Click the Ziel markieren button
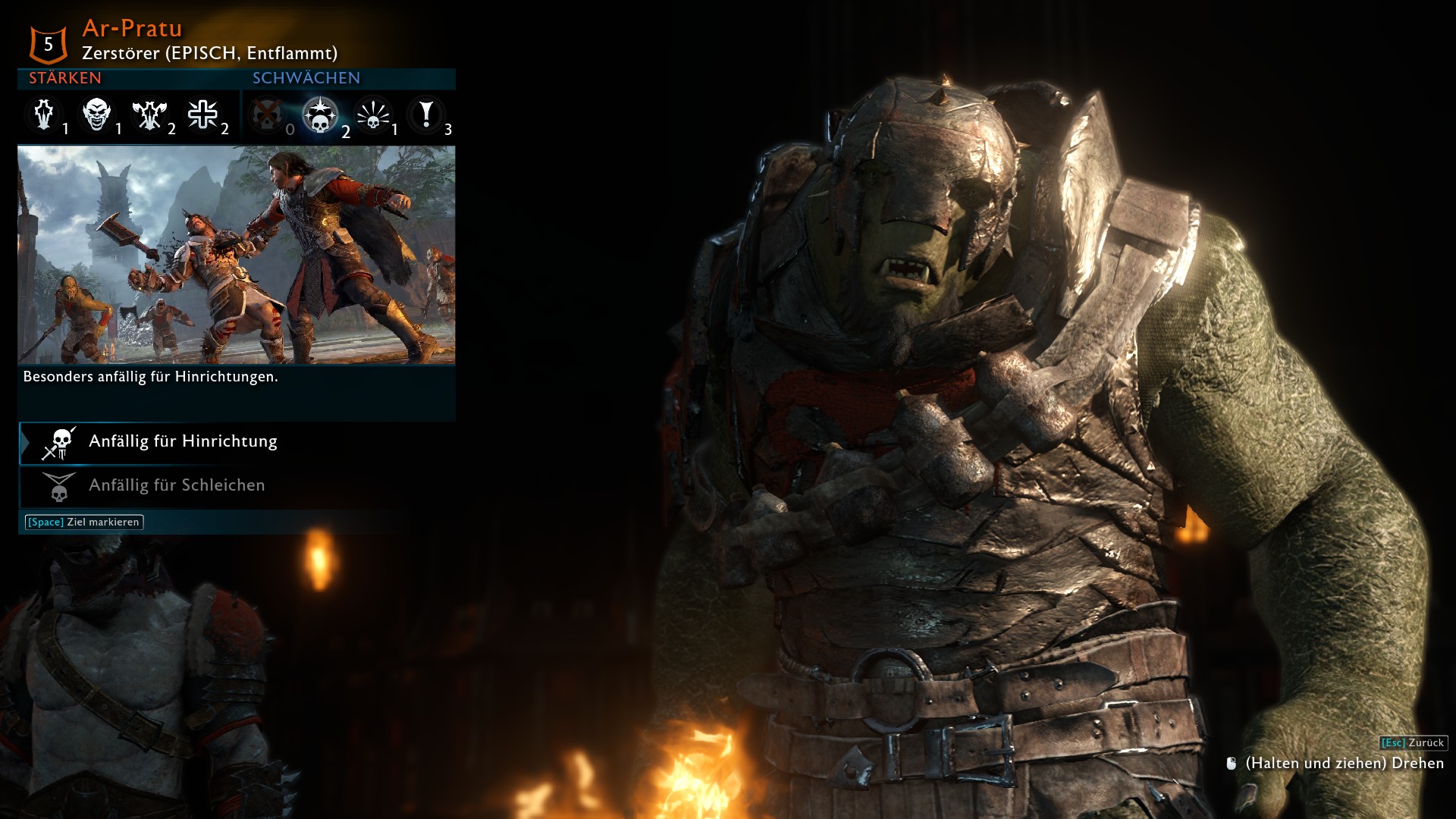 pyautogui.click(x=84, y=522)
